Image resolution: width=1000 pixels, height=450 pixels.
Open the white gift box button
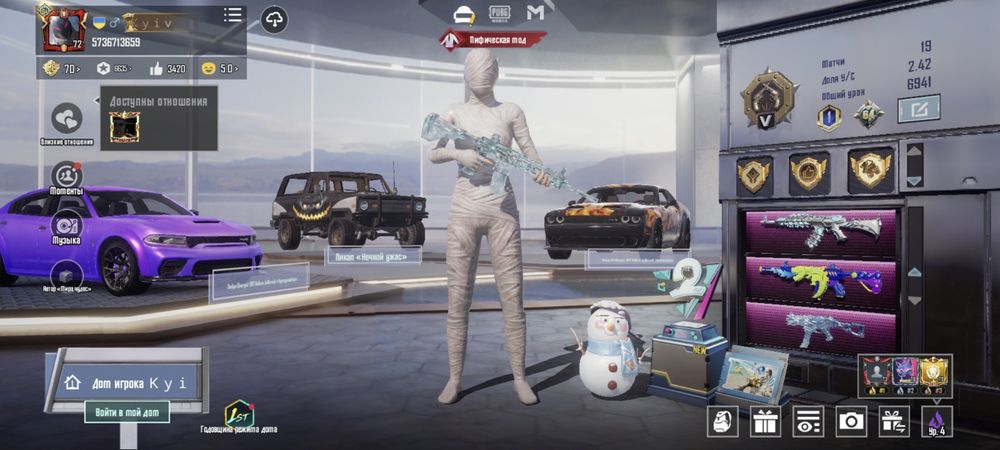(x=766, y=421)
